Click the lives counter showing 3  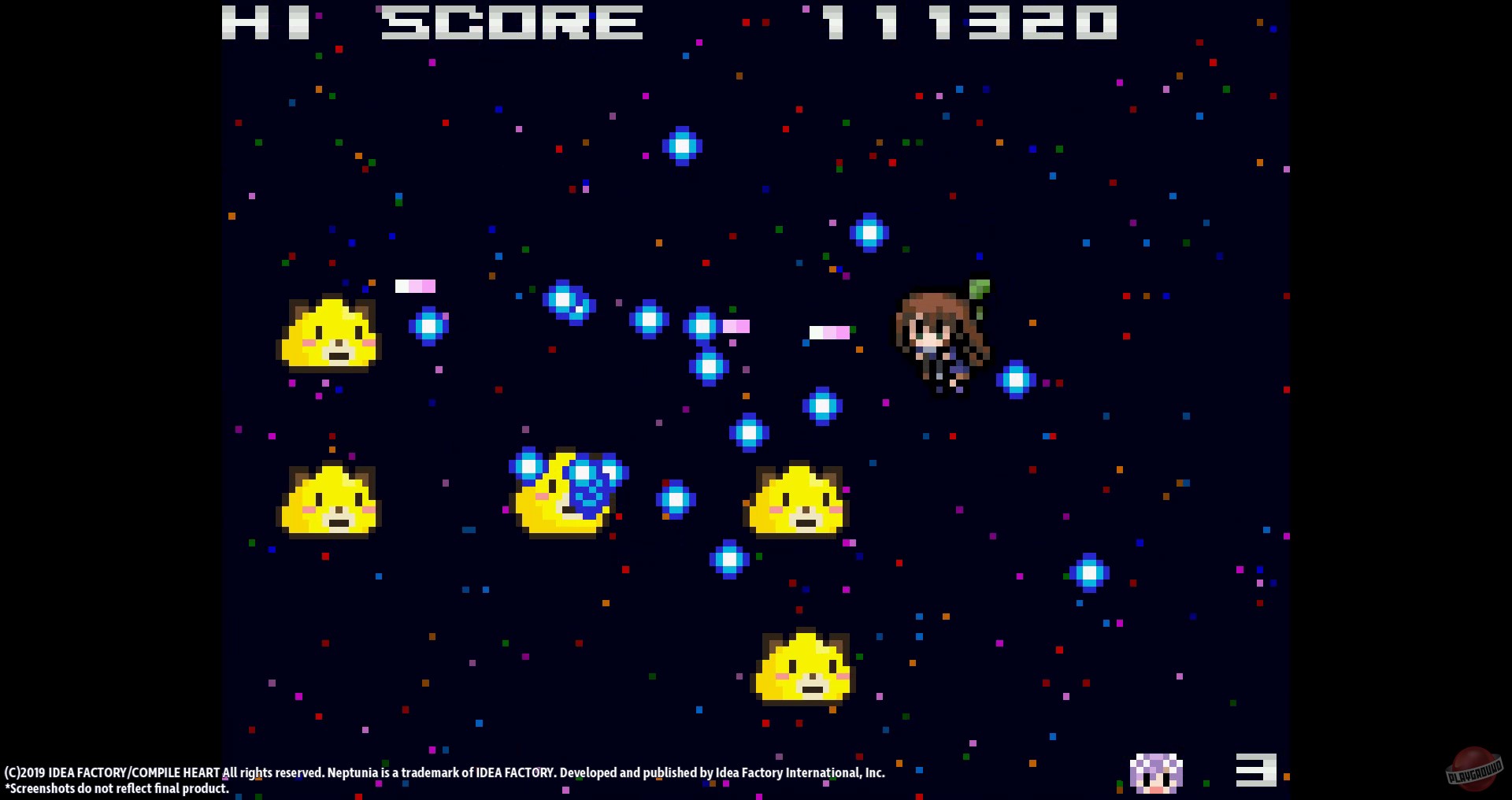(x=1255, y=770)
